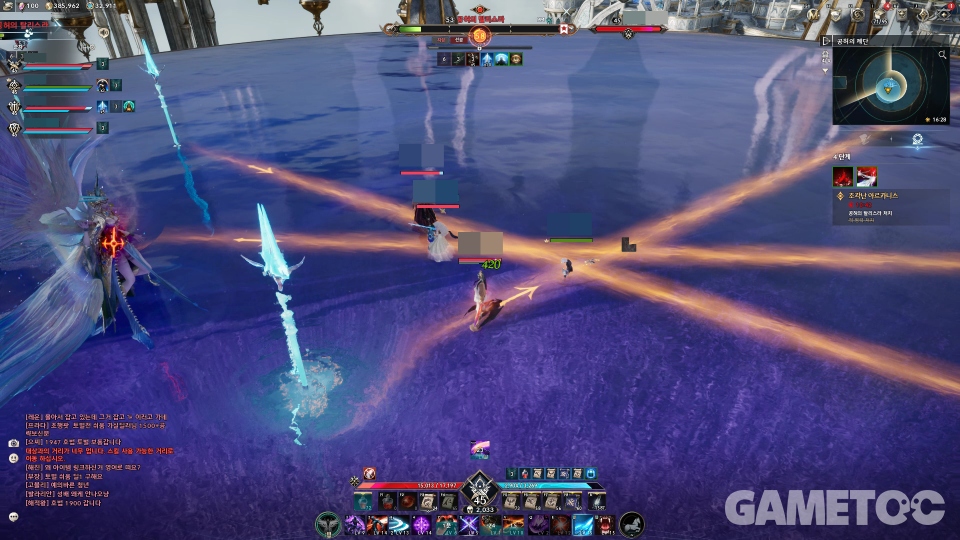Activate the purple star burst skill
The image size is (960, 540).
coord(423,524)
